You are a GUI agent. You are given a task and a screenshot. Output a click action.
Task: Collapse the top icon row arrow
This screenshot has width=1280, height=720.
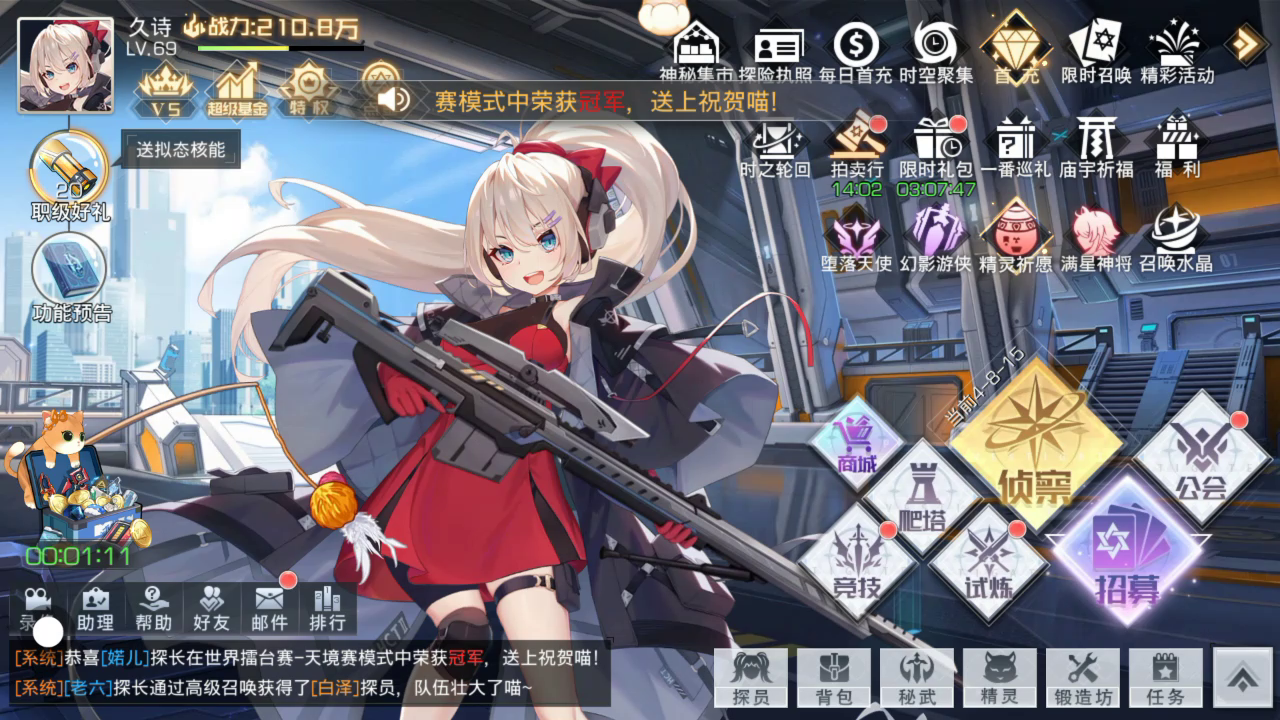(1246, 43)
